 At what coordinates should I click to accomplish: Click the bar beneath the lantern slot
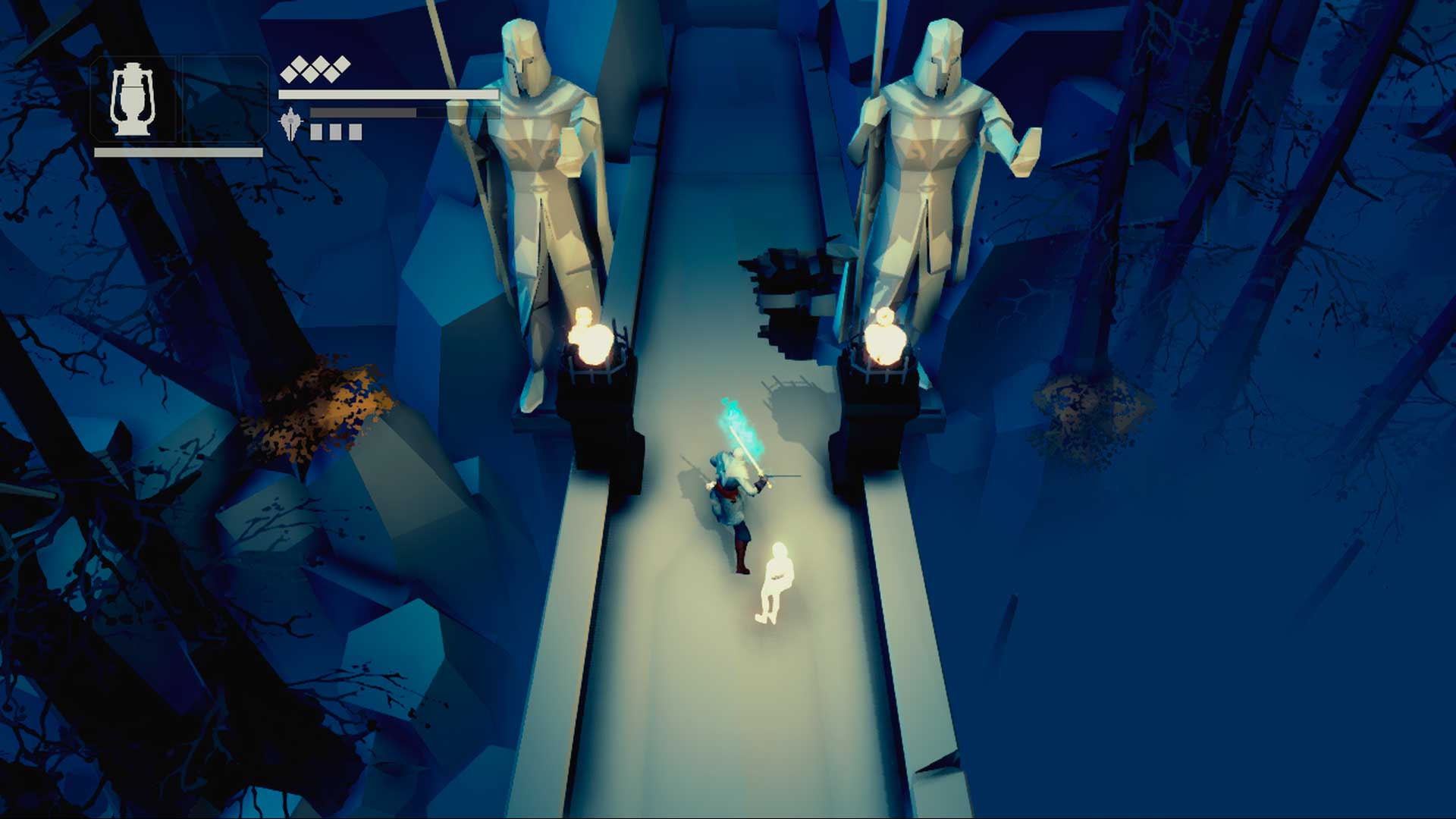[178, 152]
